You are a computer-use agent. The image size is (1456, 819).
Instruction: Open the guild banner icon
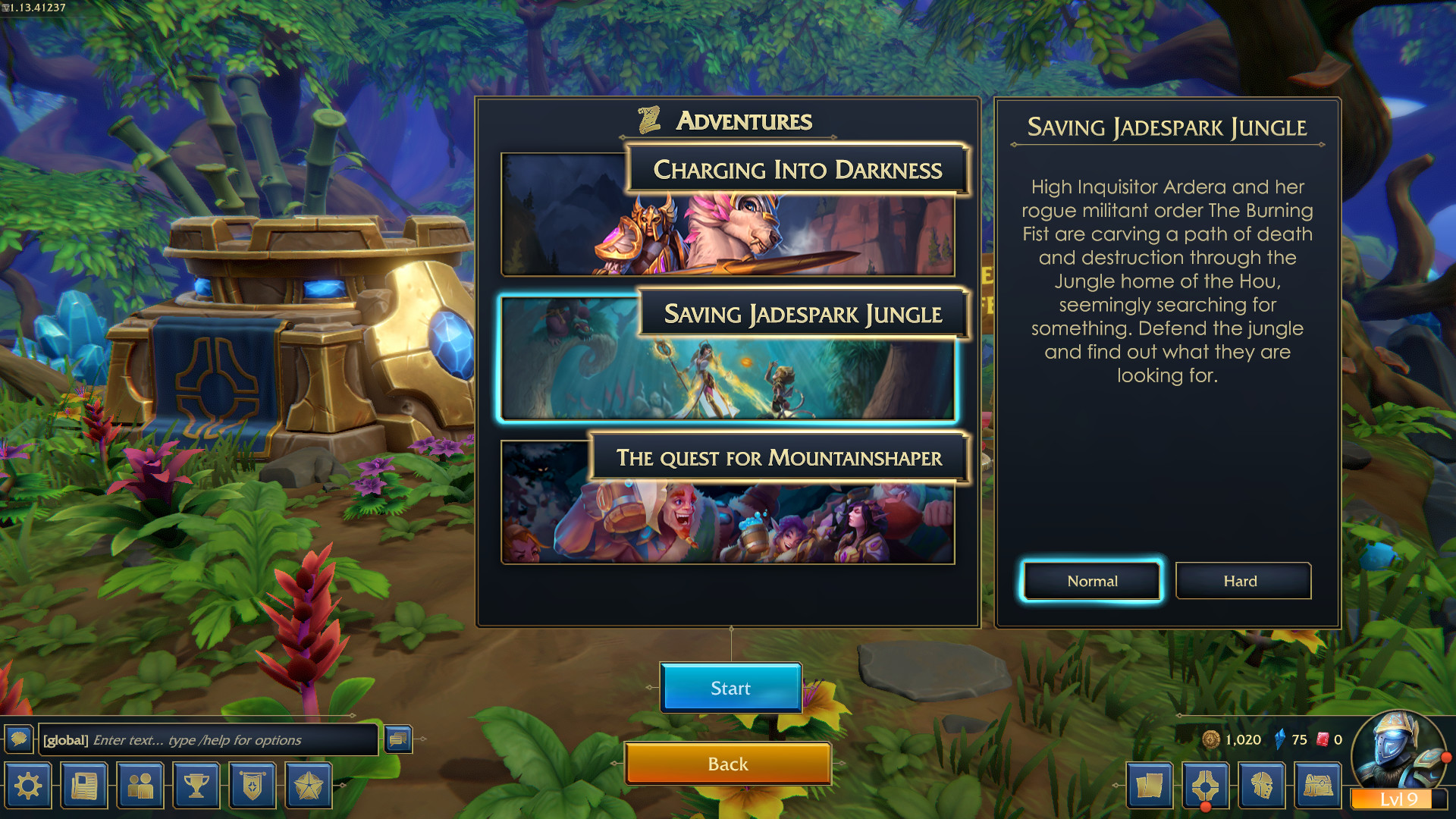pos(253,786)
